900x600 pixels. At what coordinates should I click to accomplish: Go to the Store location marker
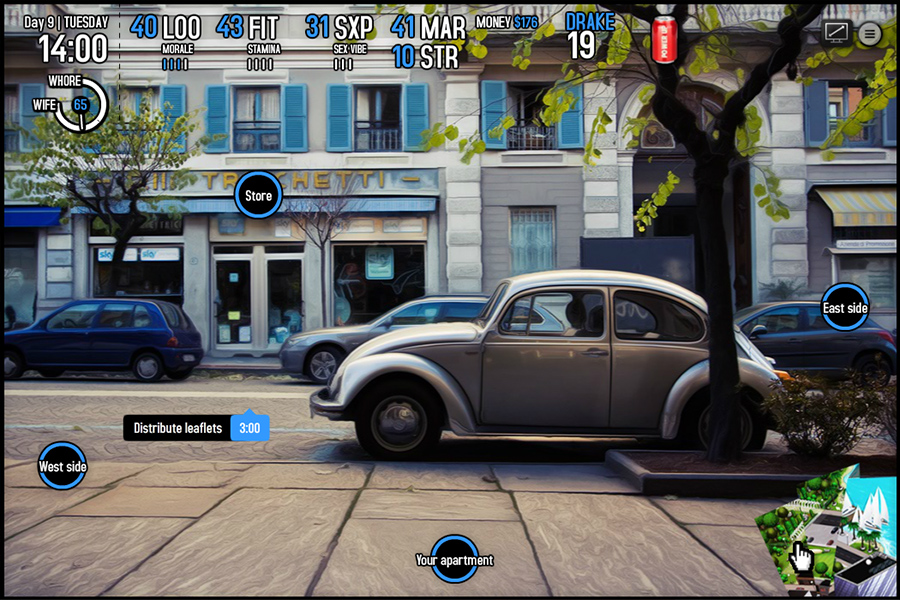point(258,196)
